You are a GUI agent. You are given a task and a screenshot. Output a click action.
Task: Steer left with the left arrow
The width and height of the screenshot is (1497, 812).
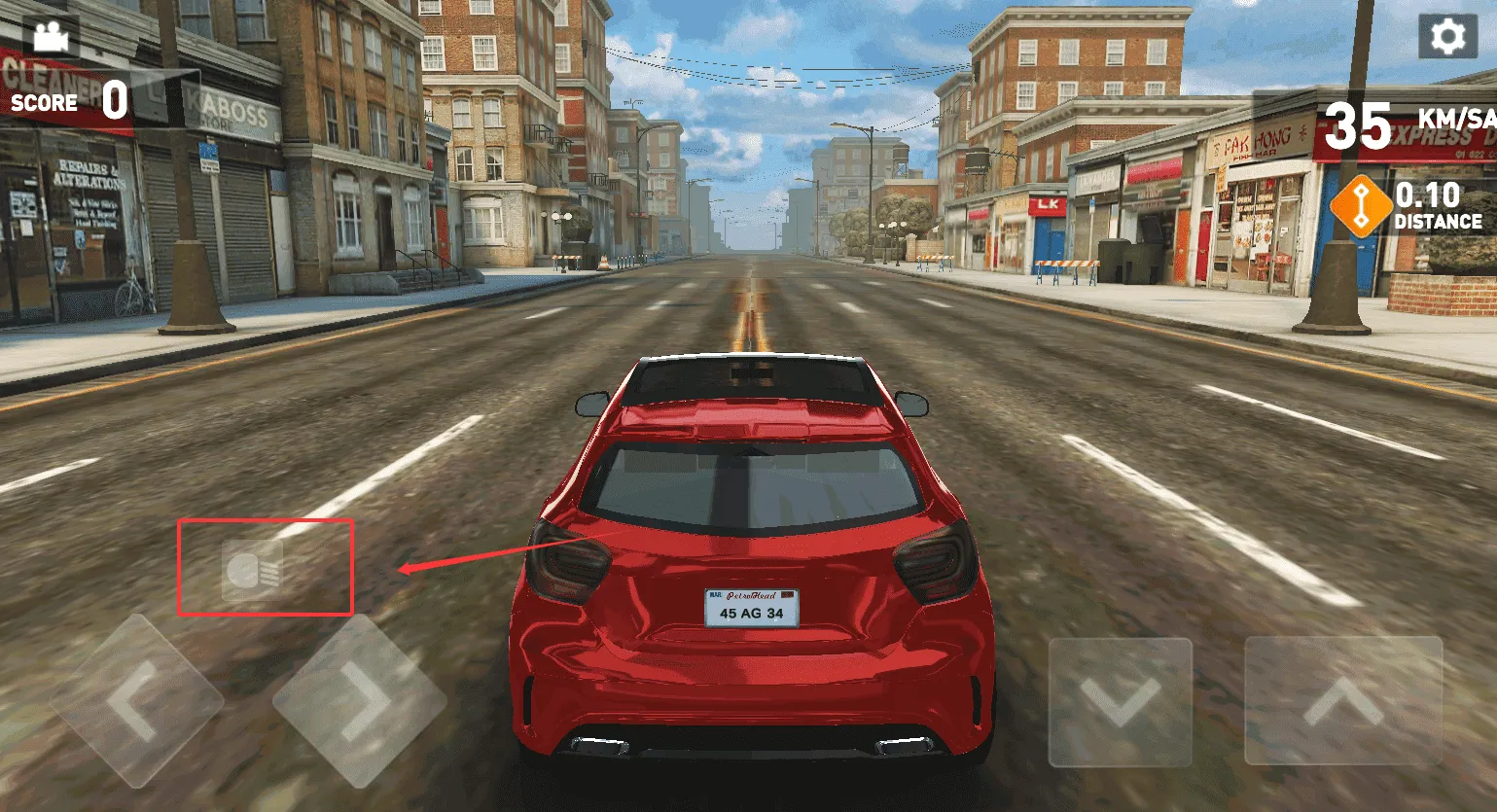pos(136,700)
